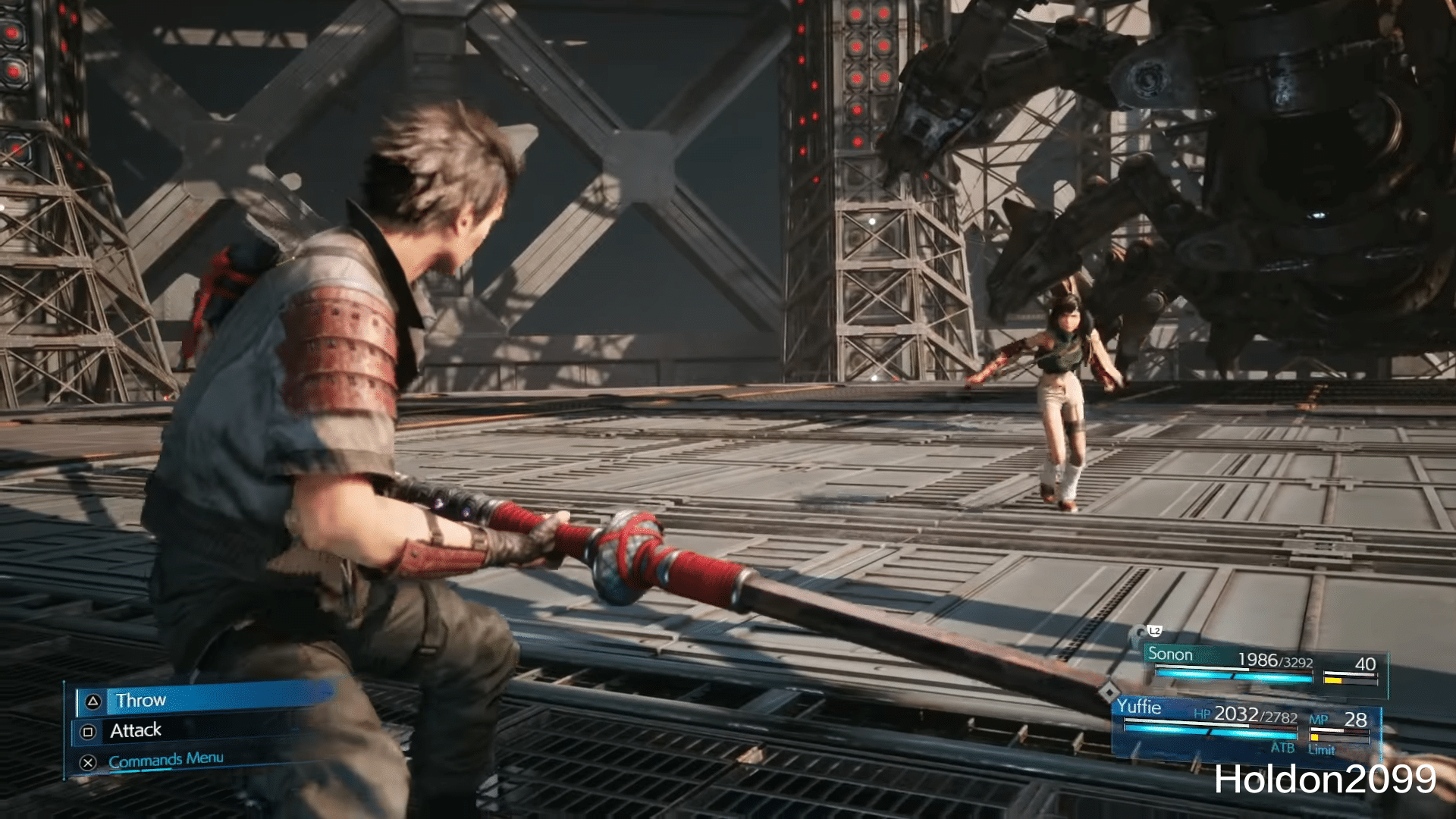
Task: Click the Square button icon beside Attack
Action: [x=88, y=730]
